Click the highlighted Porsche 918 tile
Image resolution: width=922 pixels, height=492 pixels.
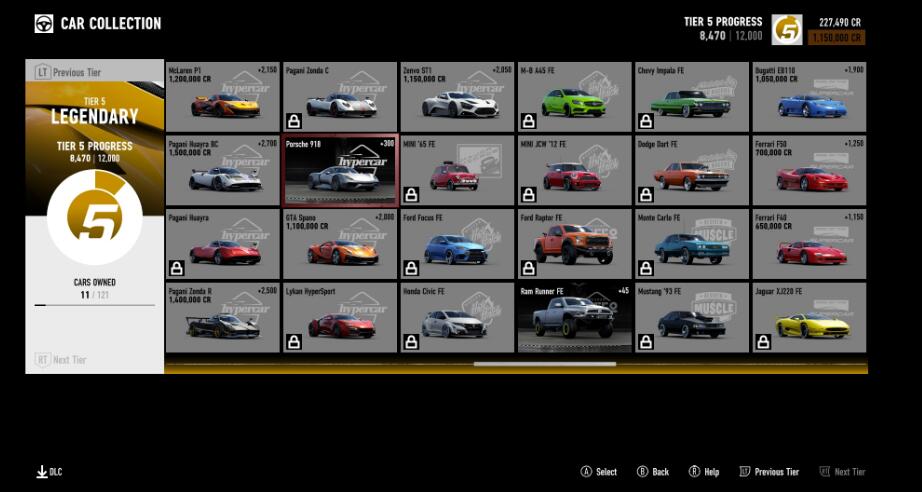[340, 170]
